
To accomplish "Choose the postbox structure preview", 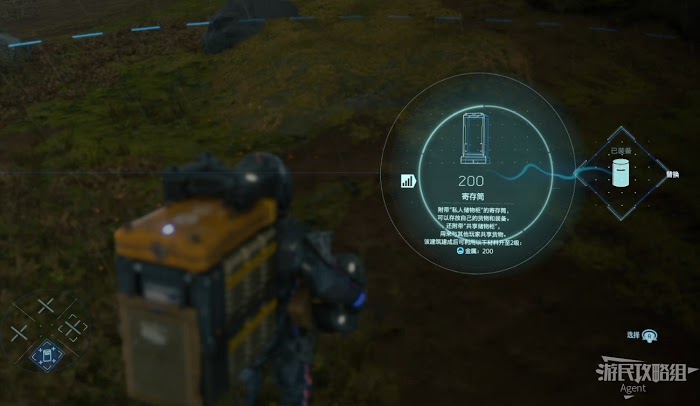I will pos(472,138).
